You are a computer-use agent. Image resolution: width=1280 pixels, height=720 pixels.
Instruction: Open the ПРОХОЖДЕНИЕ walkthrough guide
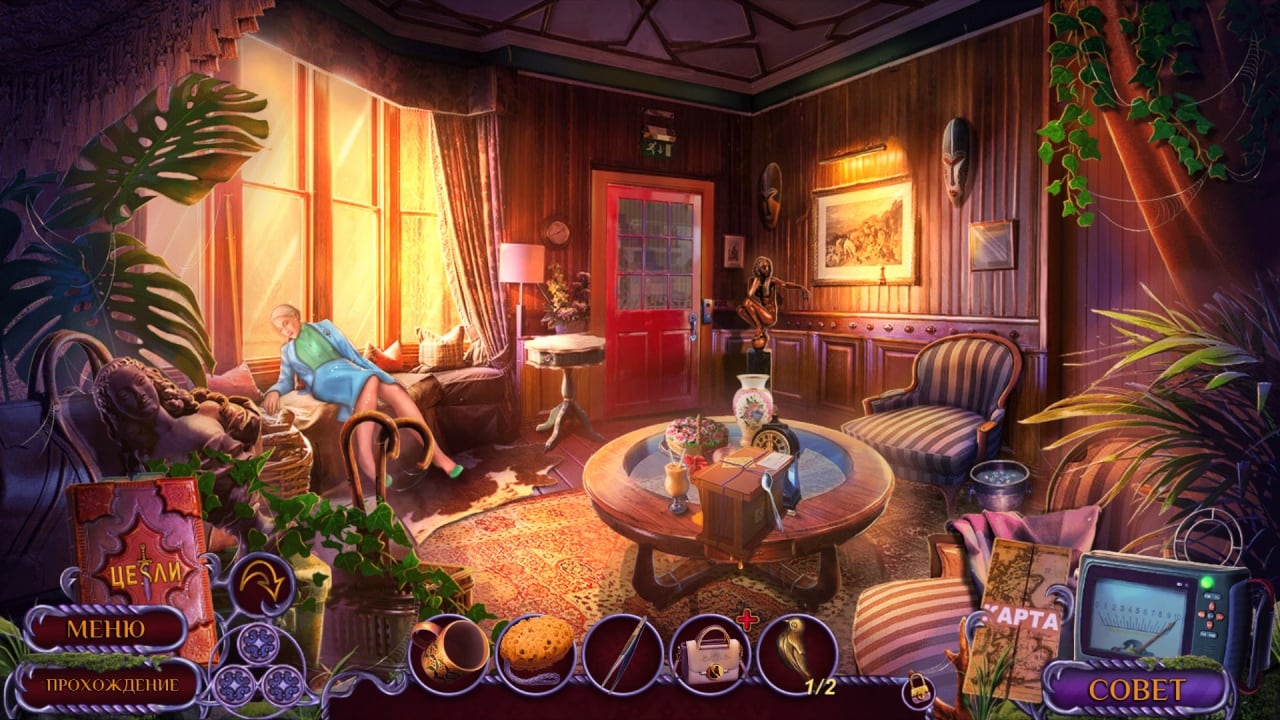click(111, 685)
